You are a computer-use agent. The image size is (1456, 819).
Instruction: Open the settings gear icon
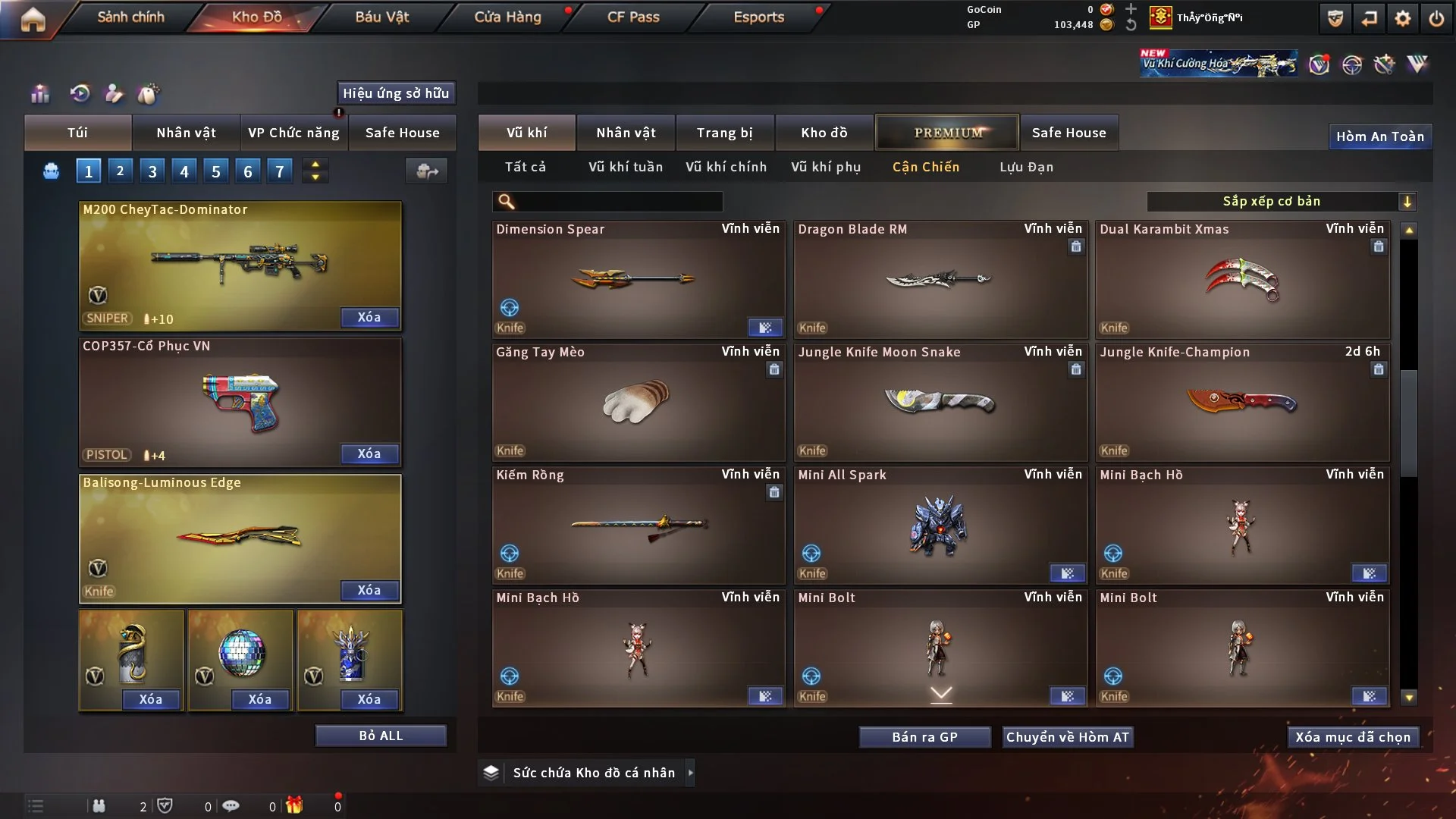(x=1403, y=18)
